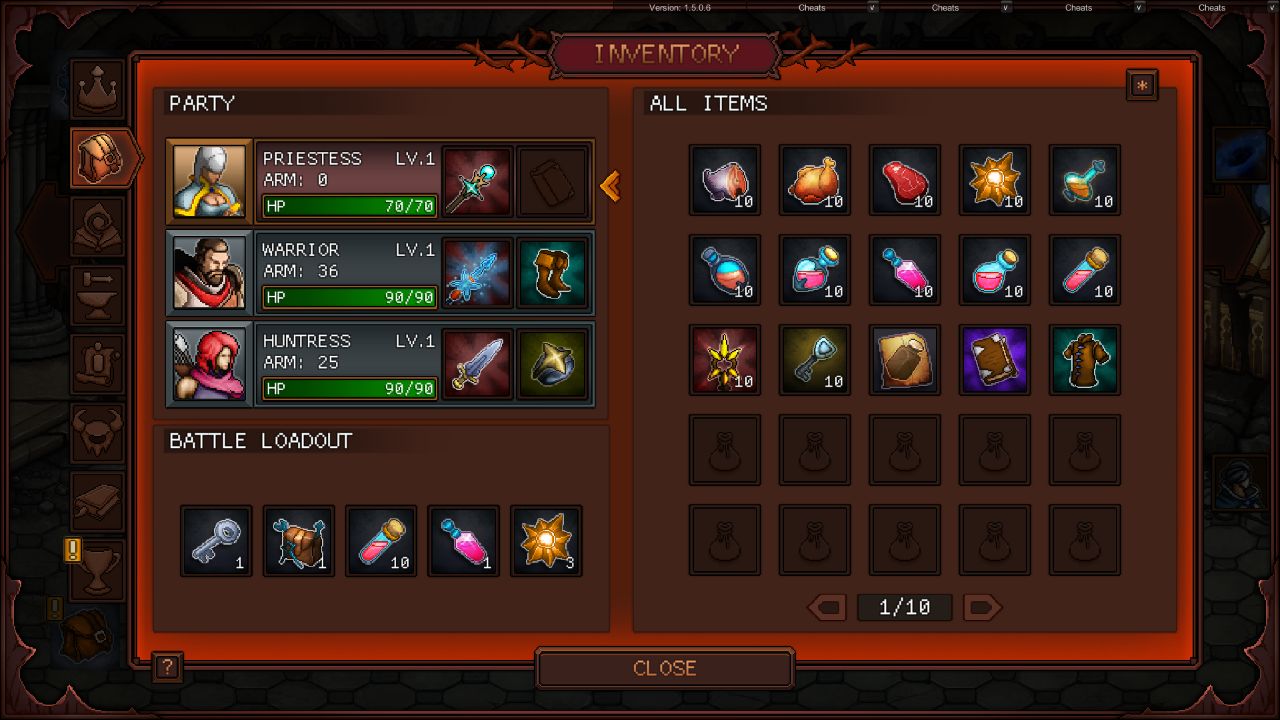Screen dimensions: 1280x720
Task: Click the golden star item in Battle Loadout
Action: [546, 540]
